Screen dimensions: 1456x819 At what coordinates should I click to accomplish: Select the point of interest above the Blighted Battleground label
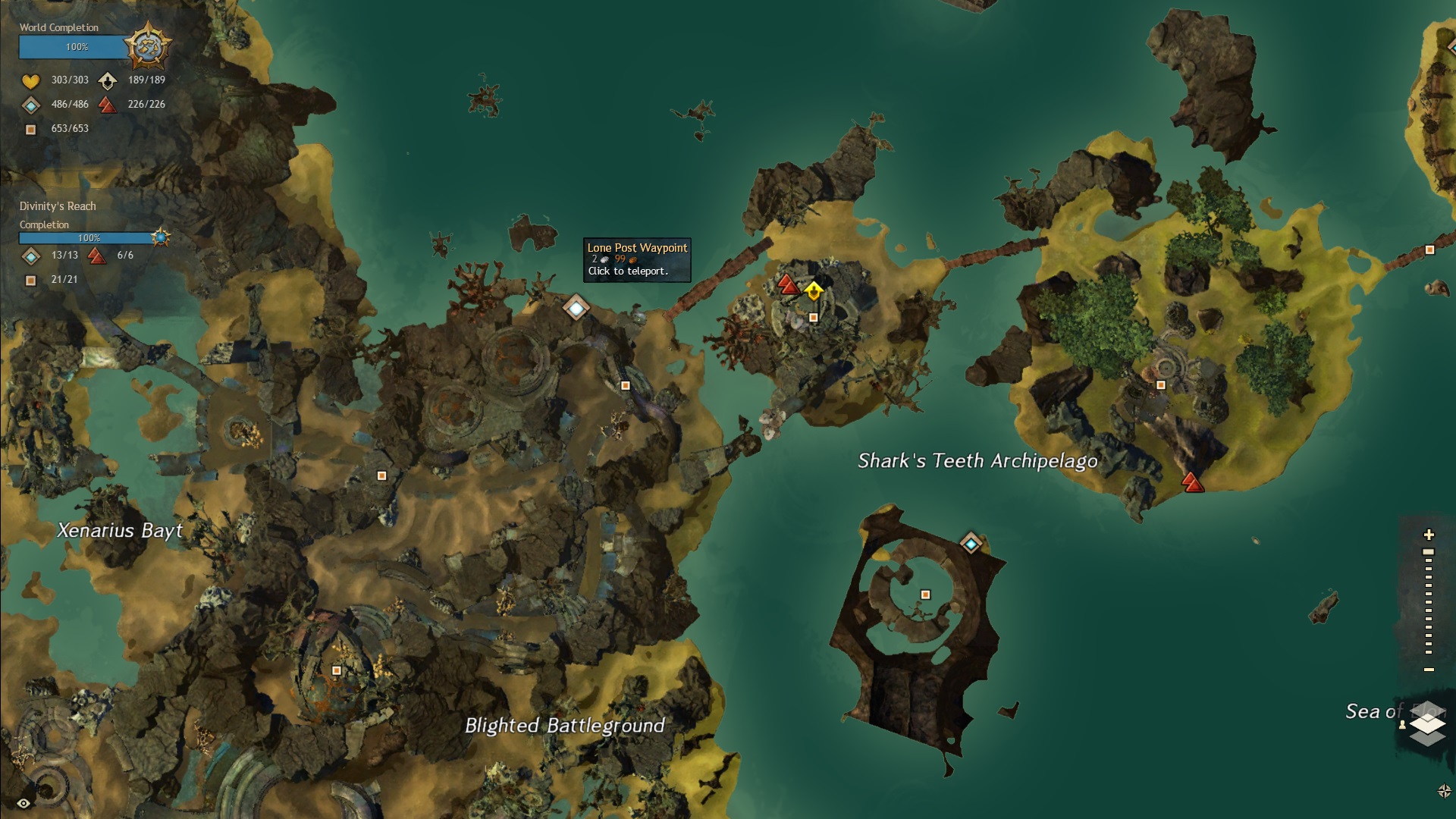pos(337,670)
